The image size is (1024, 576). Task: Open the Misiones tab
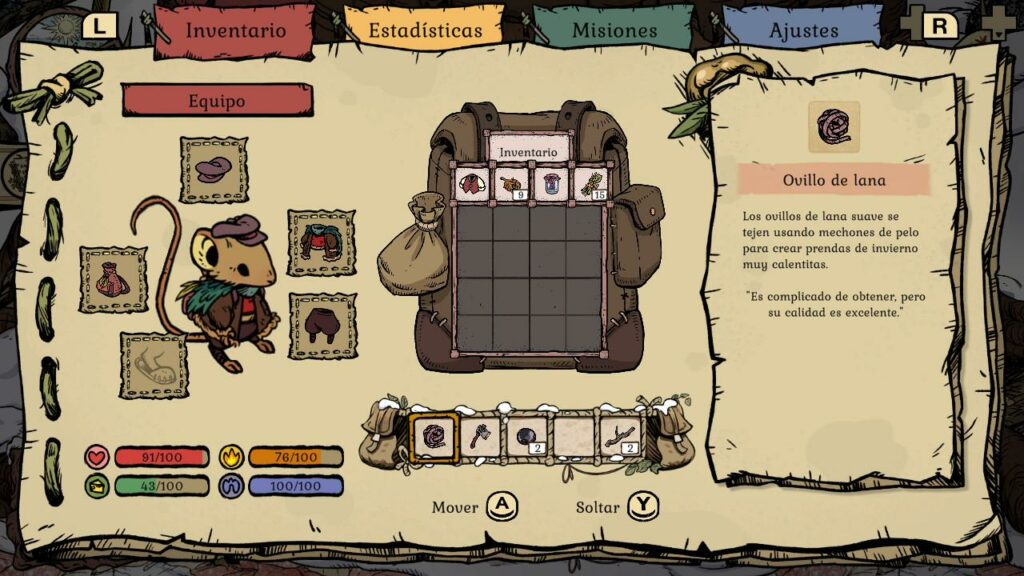coord(614,29)
